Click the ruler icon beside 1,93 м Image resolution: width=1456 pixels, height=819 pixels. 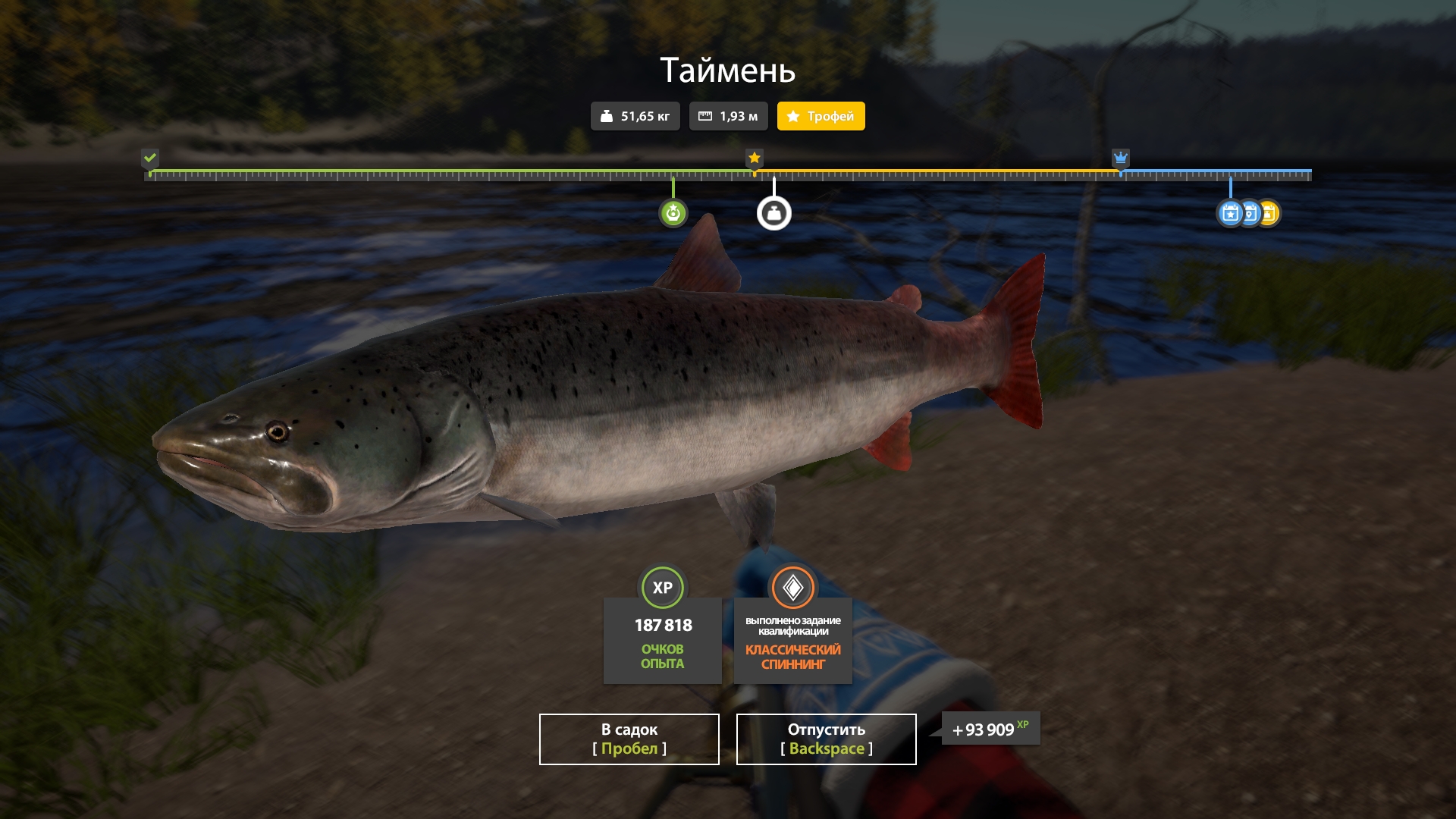pos(704,116)
